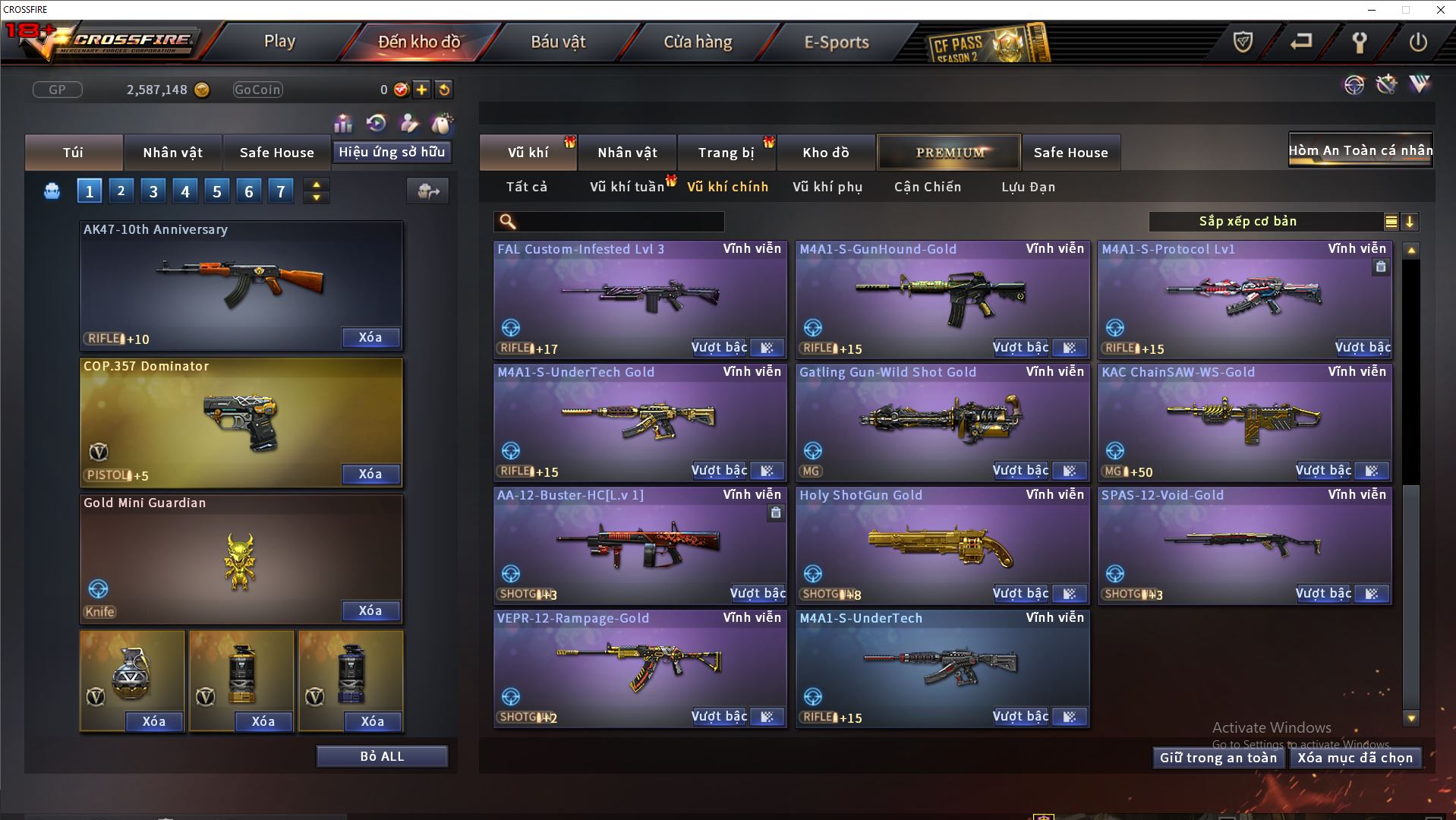Screen dimensions: 1456x820
Task: Click Giữ trong an toàn button
Action: tap(1218, 758)
